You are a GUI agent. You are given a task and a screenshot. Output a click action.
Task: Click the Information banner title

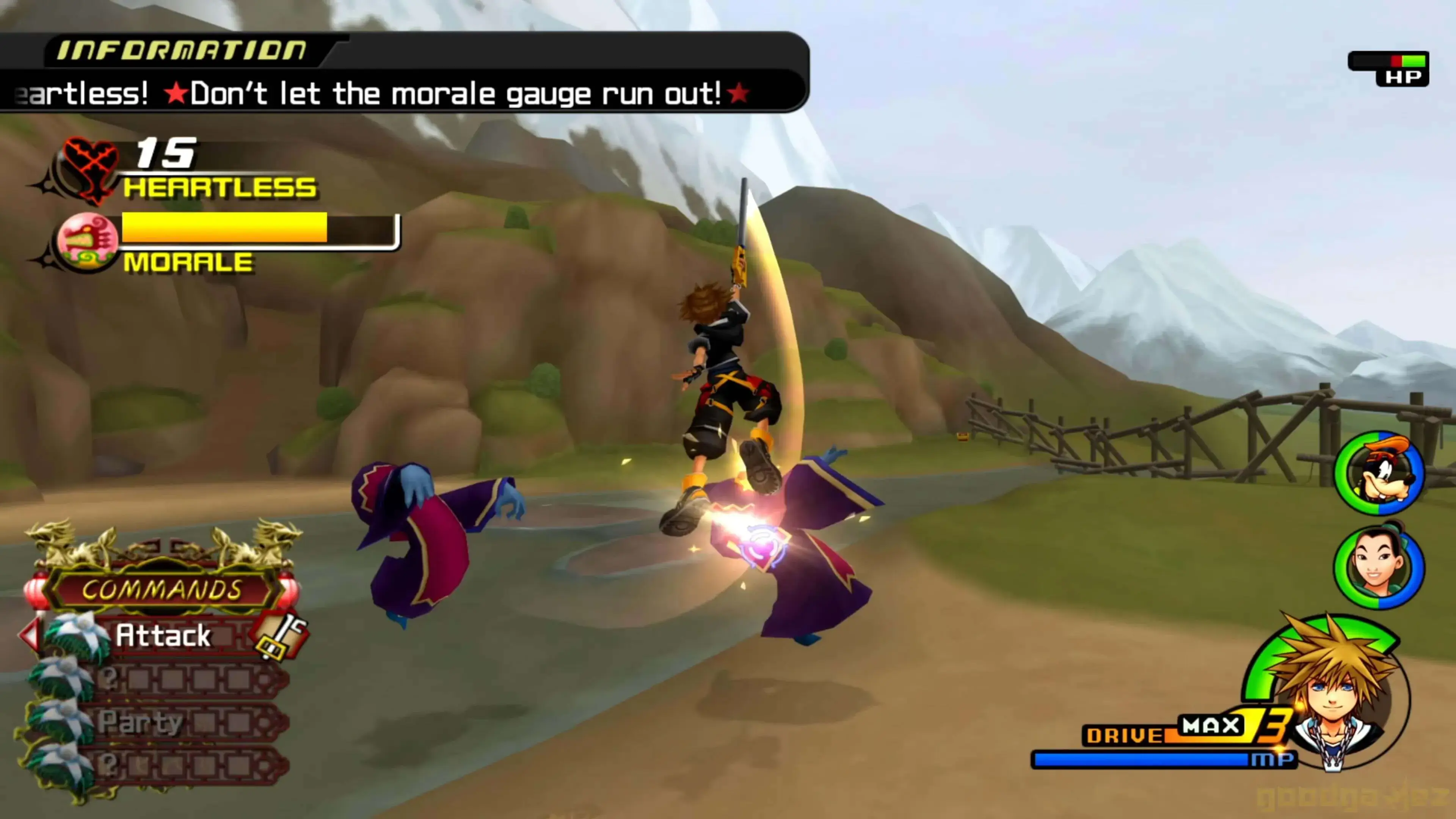tap(182, 51)
